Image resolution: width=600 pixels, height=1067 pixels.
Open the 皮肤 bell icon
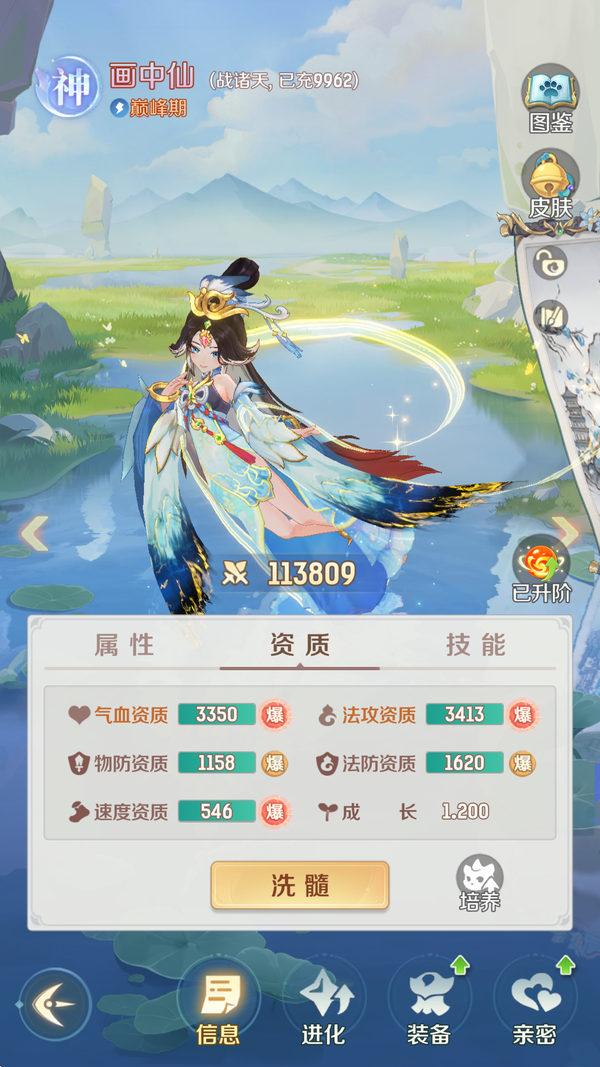pos(550,184)
